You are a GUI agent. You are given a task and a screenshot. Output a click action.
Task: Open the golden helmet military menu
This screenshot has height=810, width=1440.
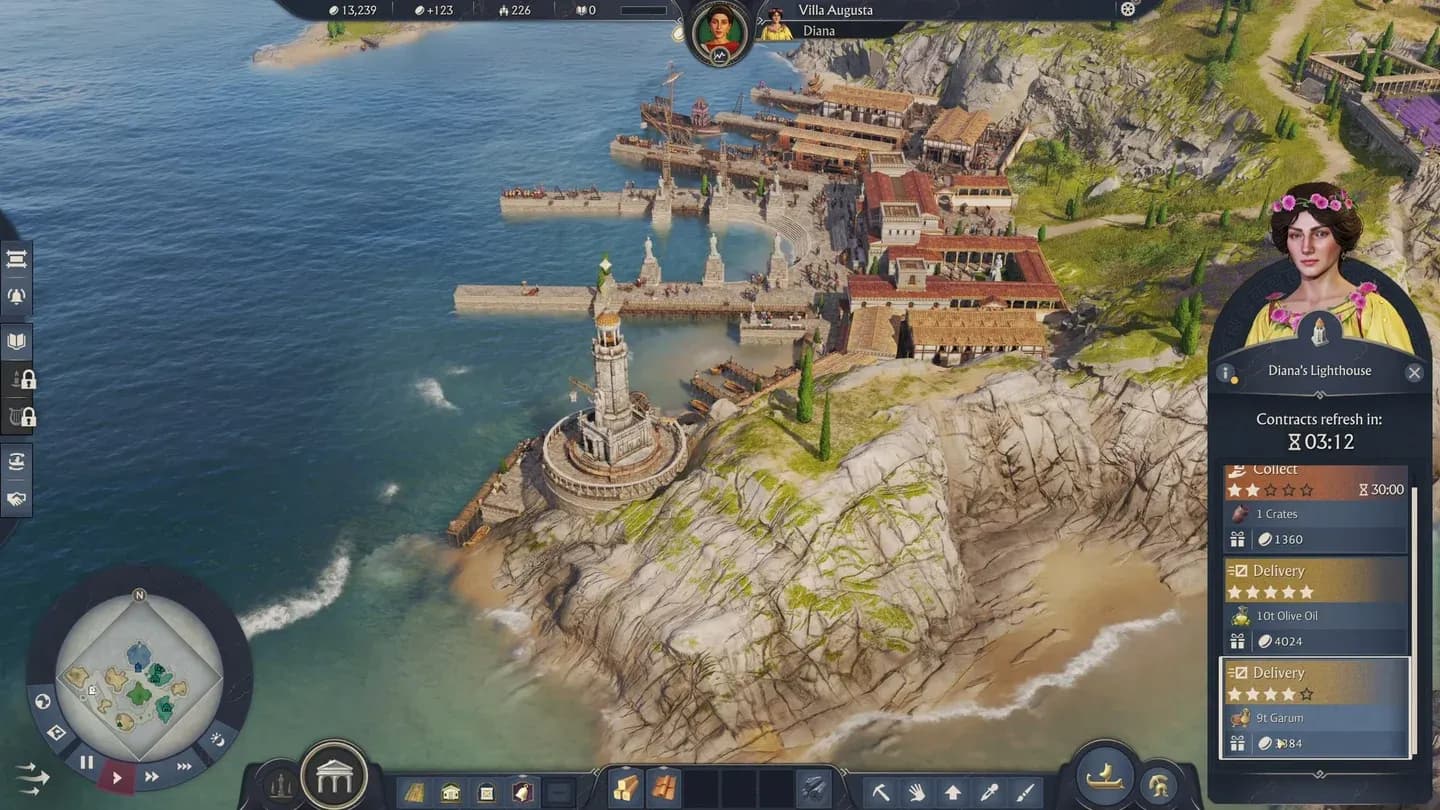(1160, 784)
